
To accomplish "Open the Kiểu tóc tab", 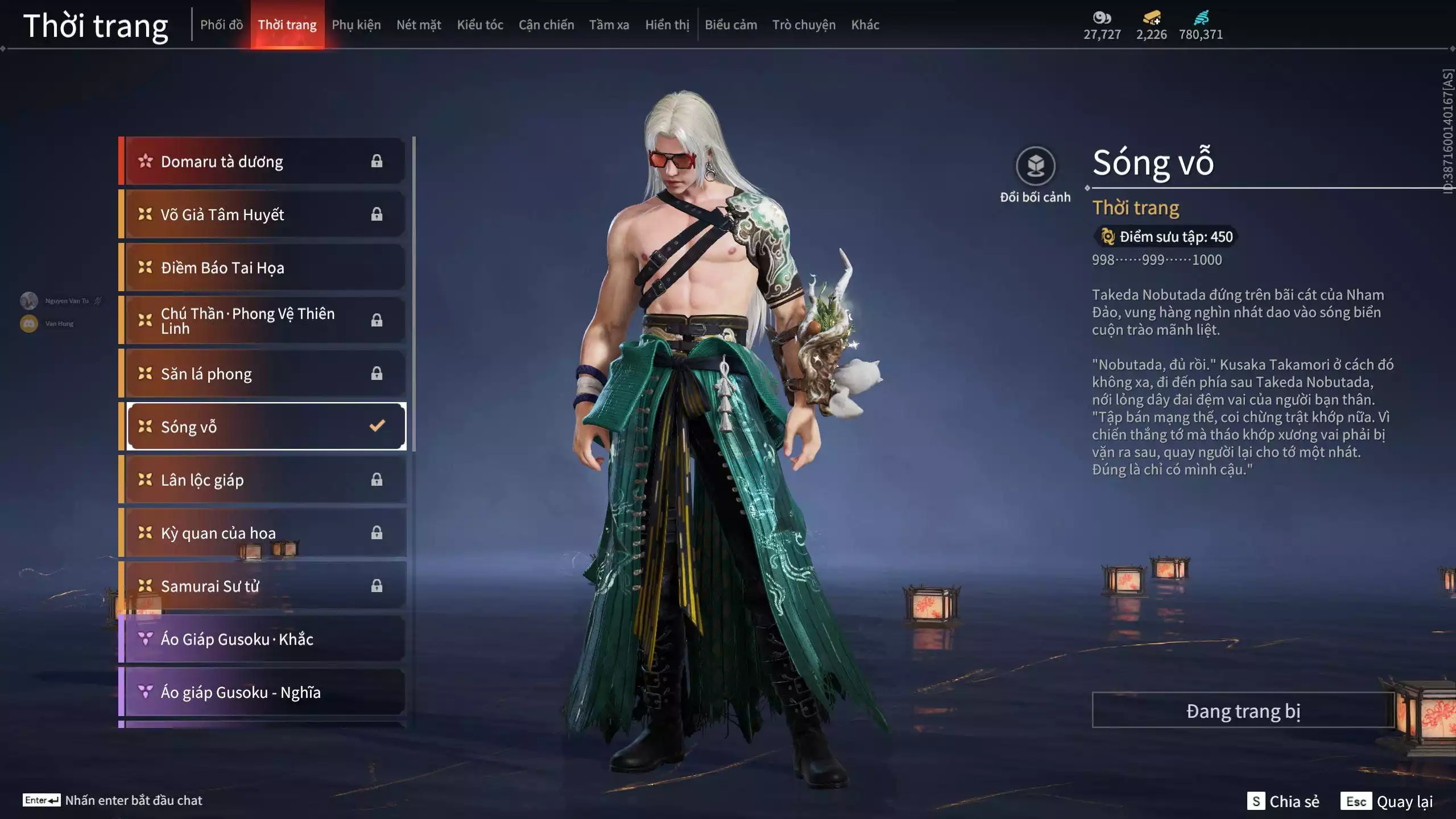I will (481, 24).
